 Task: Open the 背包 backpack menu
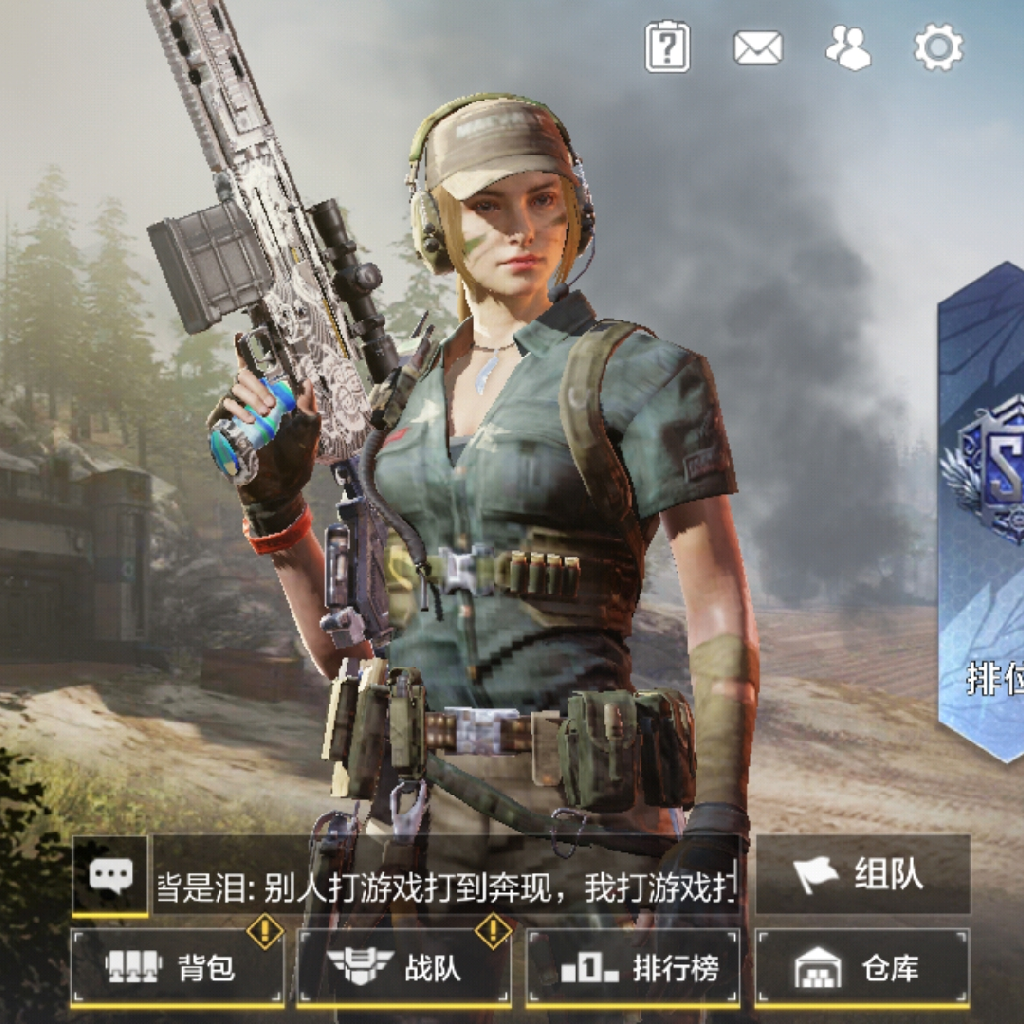178,967
